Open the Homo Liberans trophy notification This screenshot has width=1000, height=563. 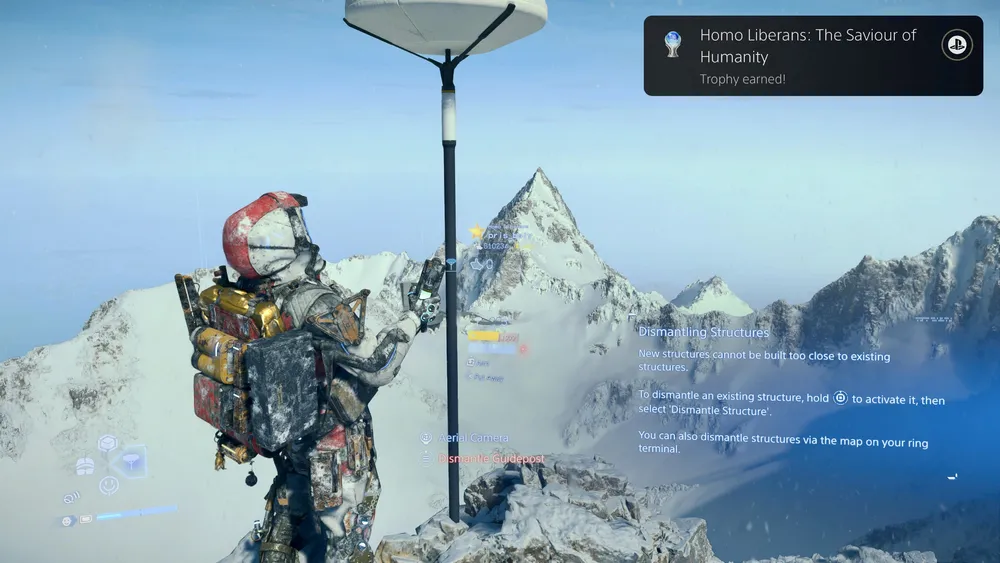click(812, 56)
